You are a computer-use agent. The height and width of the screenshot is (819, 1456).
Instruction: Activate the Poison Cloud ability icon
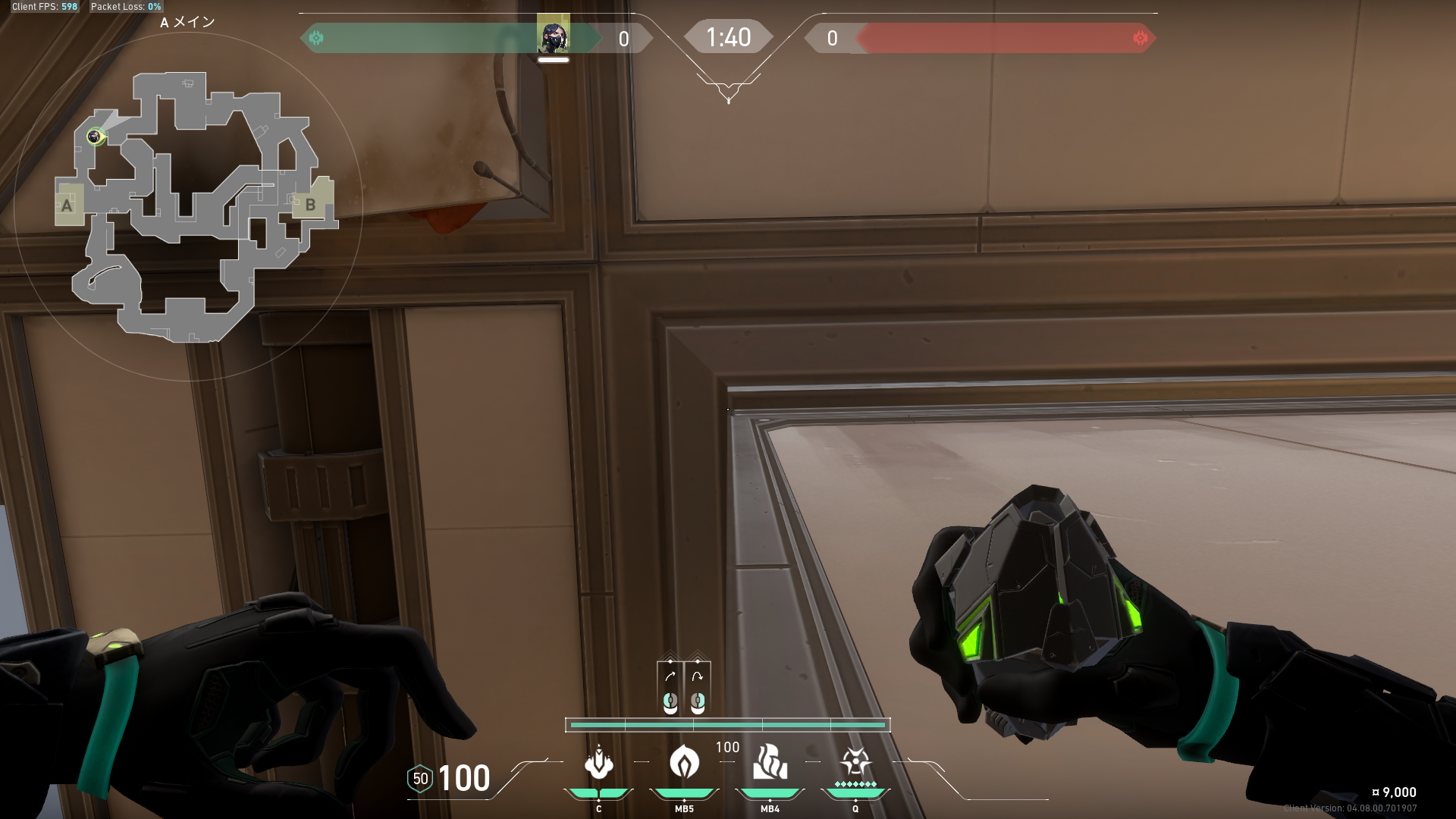[684, 763]
